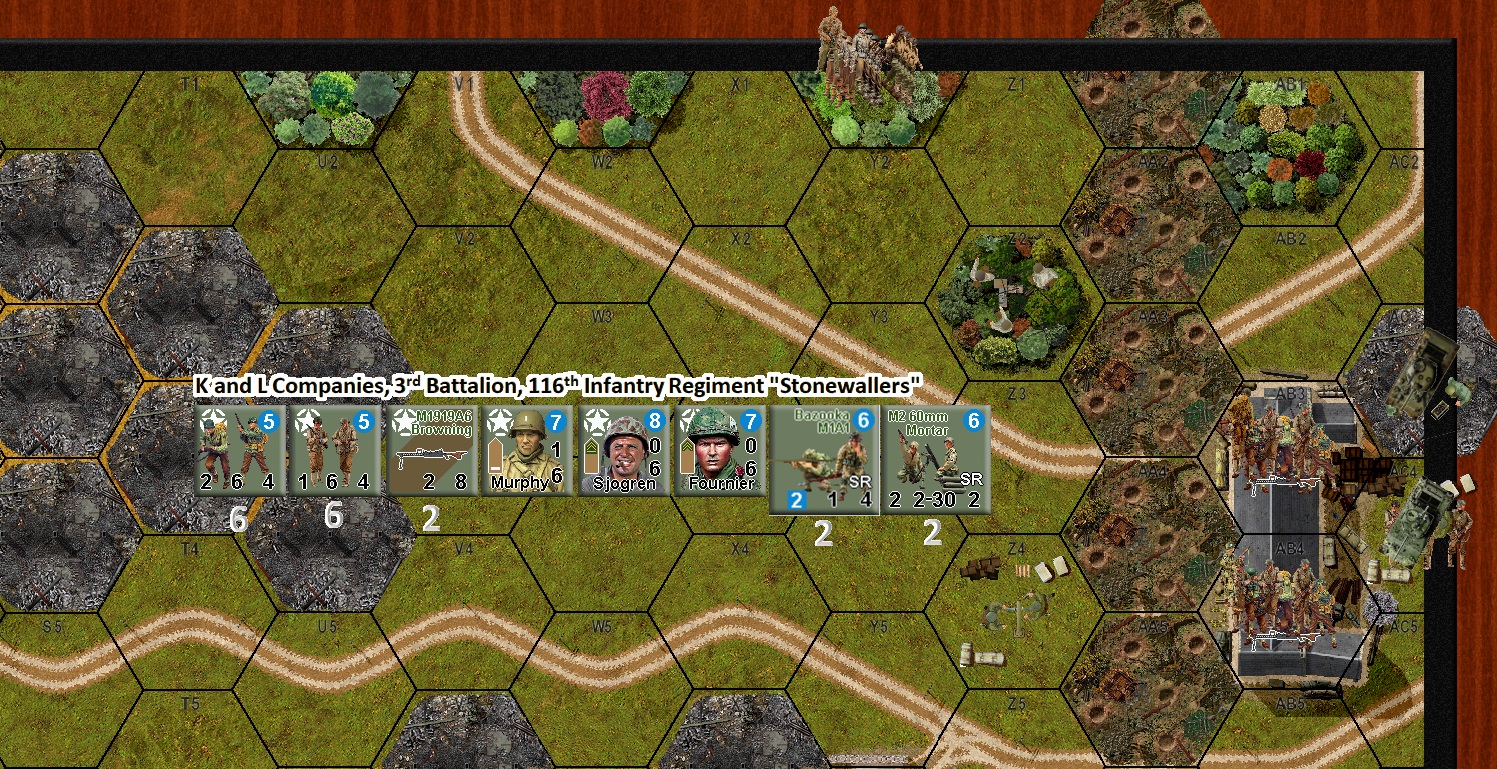Screen dimensions: 1497x769
Task: Select the Fournier leader counter
Action: (x=718, y=448)
